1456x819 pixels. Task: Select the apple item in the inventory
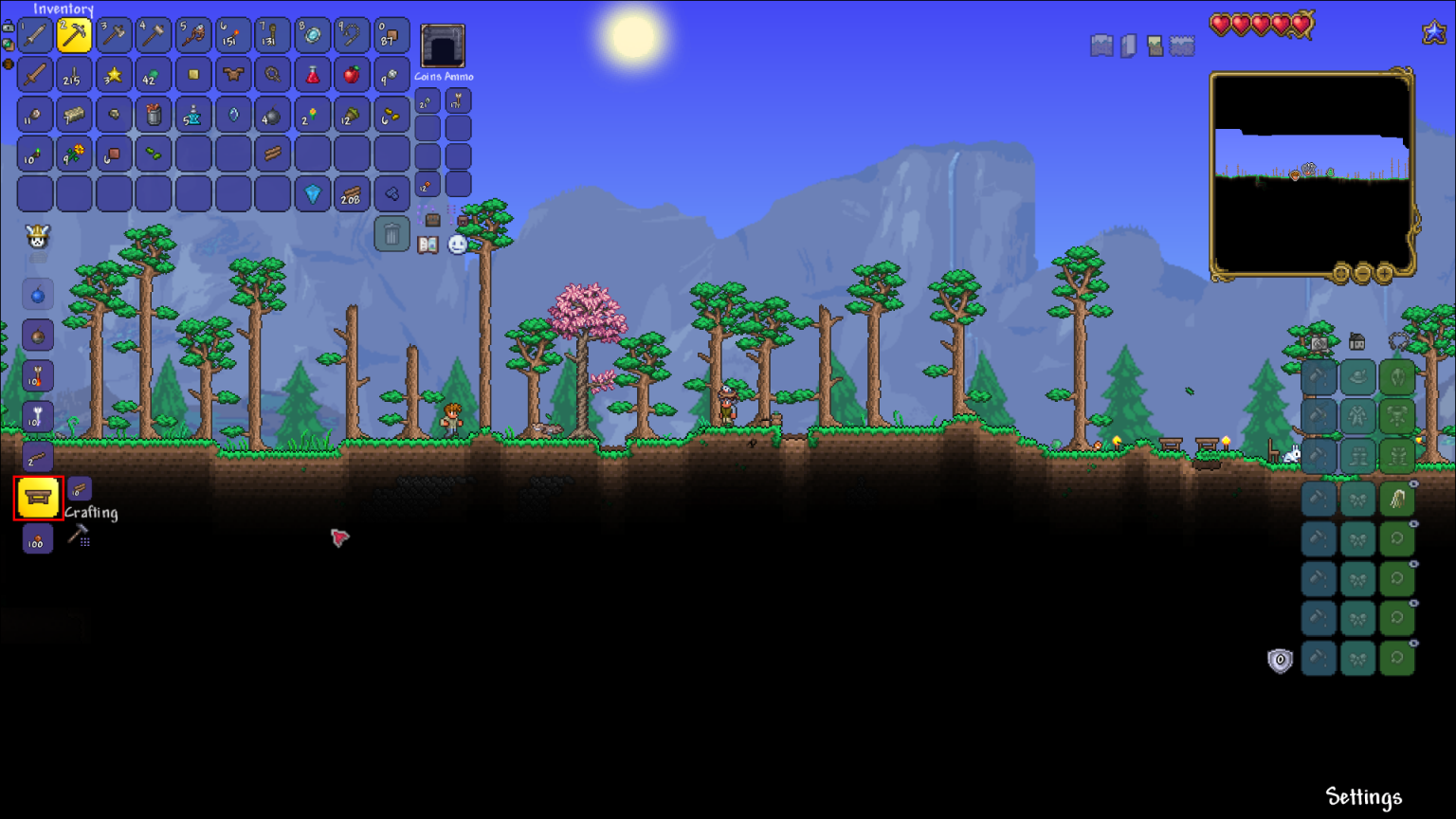pyautogui.click(x=352, y=74)
